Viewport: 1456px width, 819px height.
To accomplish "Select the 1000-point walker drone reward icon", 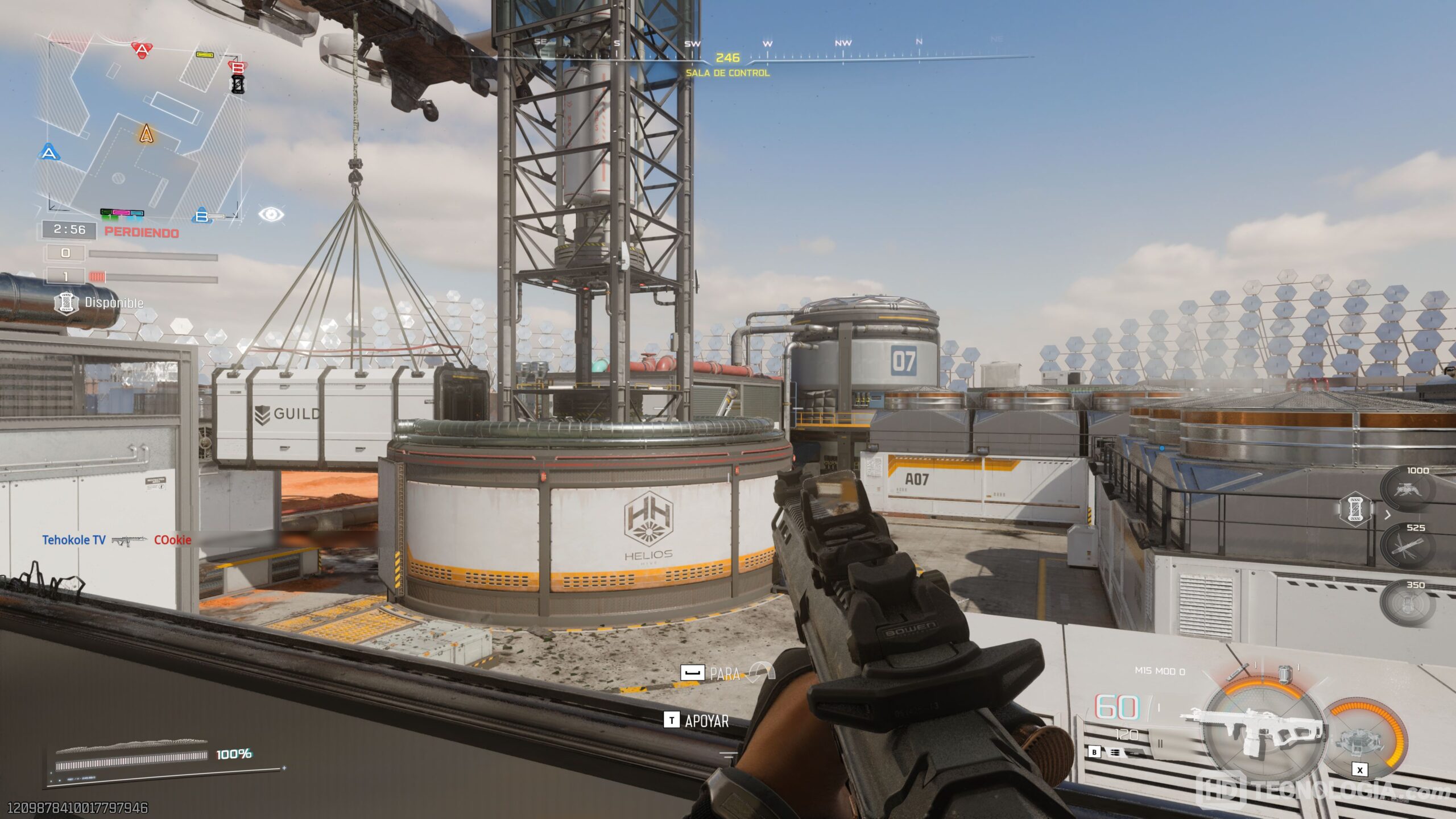I will 1407,489.
